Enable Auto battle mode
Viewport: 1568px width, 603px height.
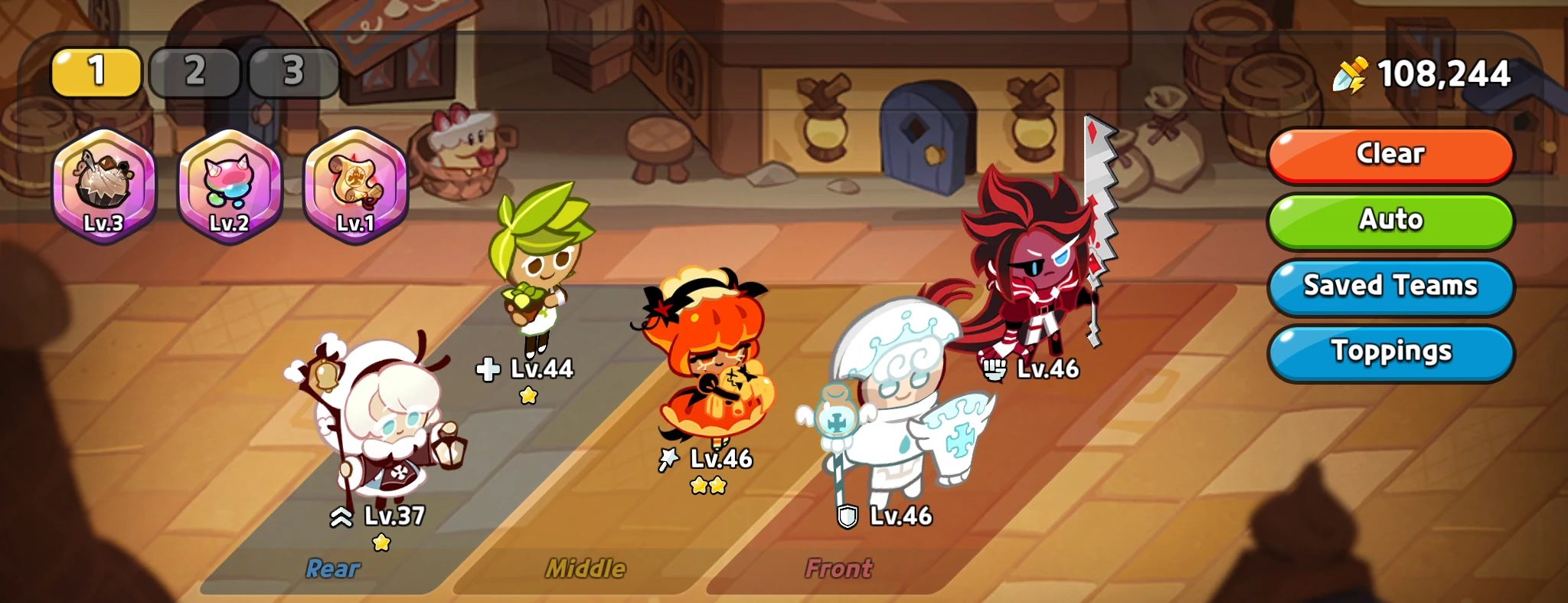pos(1390,221)
